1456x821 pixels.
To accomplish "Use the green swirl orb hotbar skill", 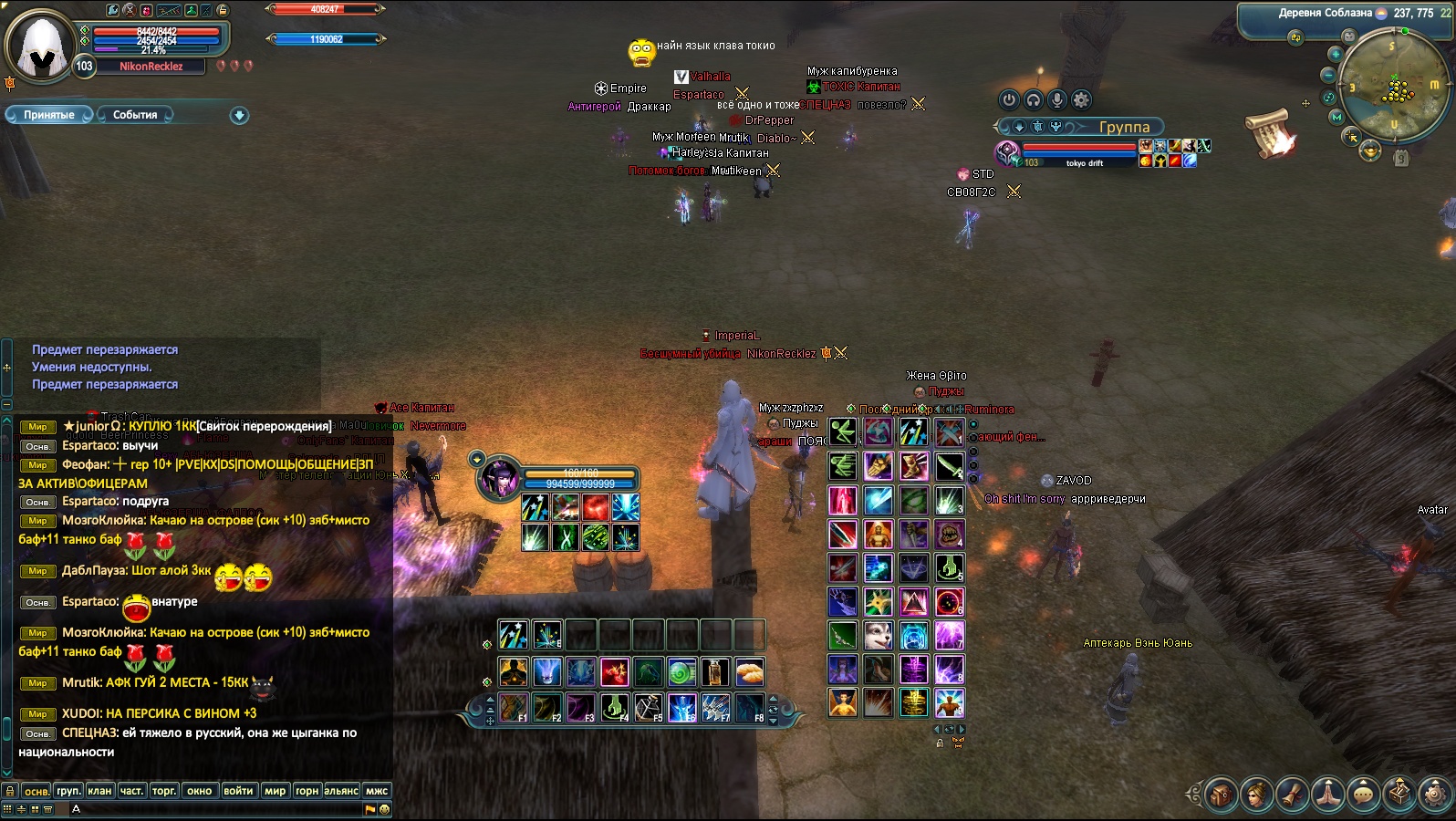I will coord(681,672).
